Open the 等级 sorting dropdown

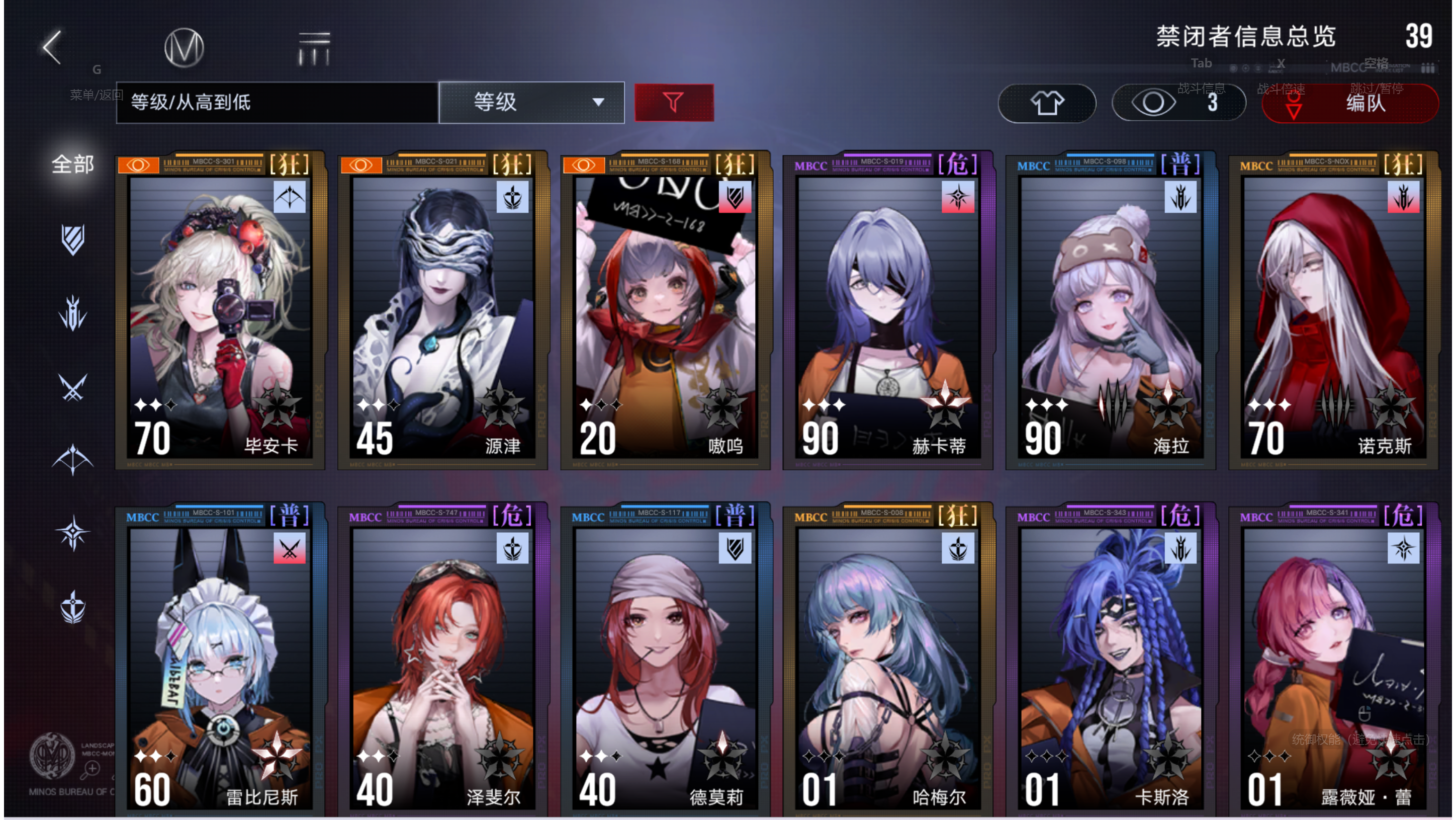tap(531, 102)
